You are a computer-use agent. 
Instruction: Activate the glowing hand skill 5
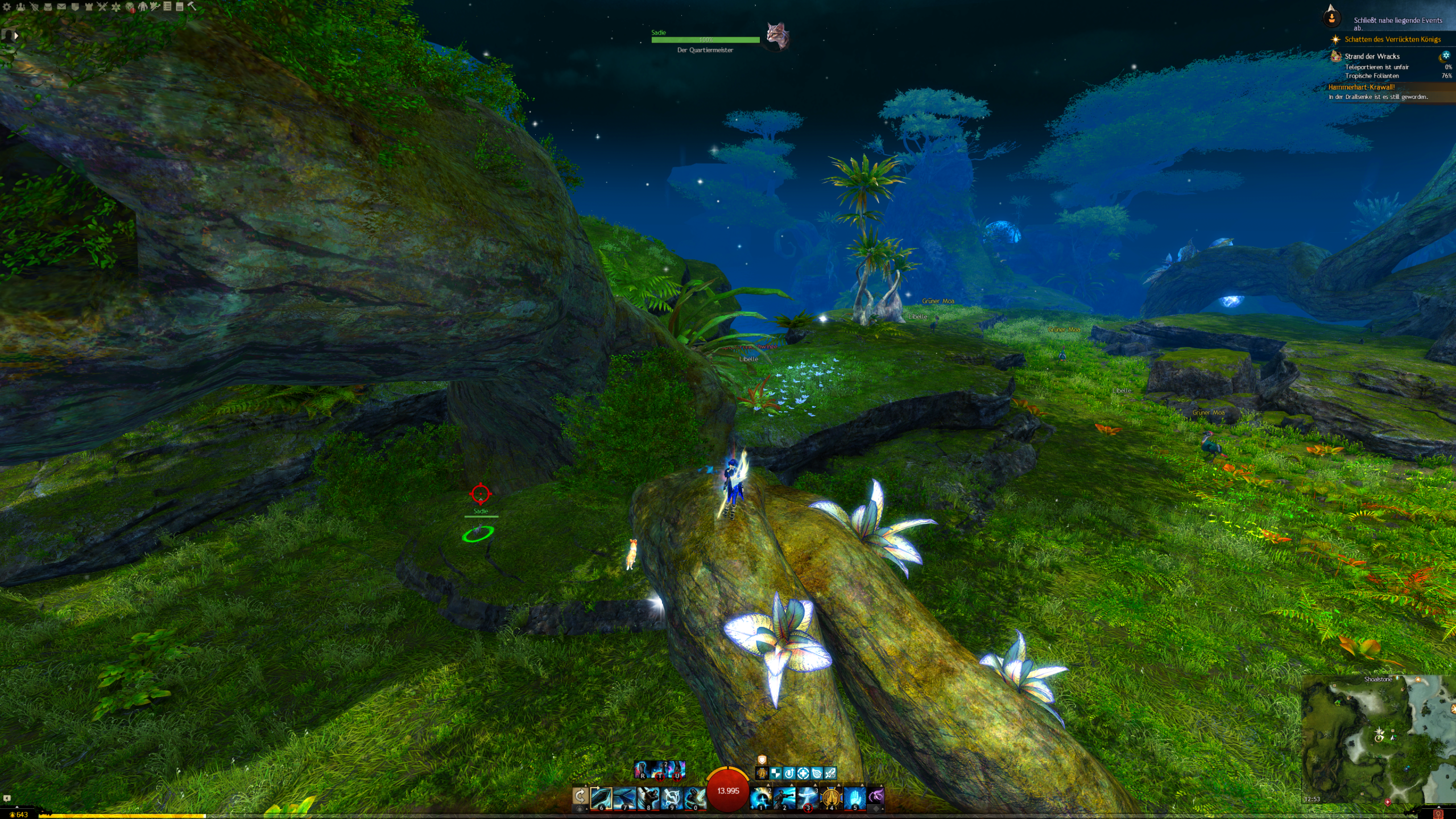pos(854,798)
